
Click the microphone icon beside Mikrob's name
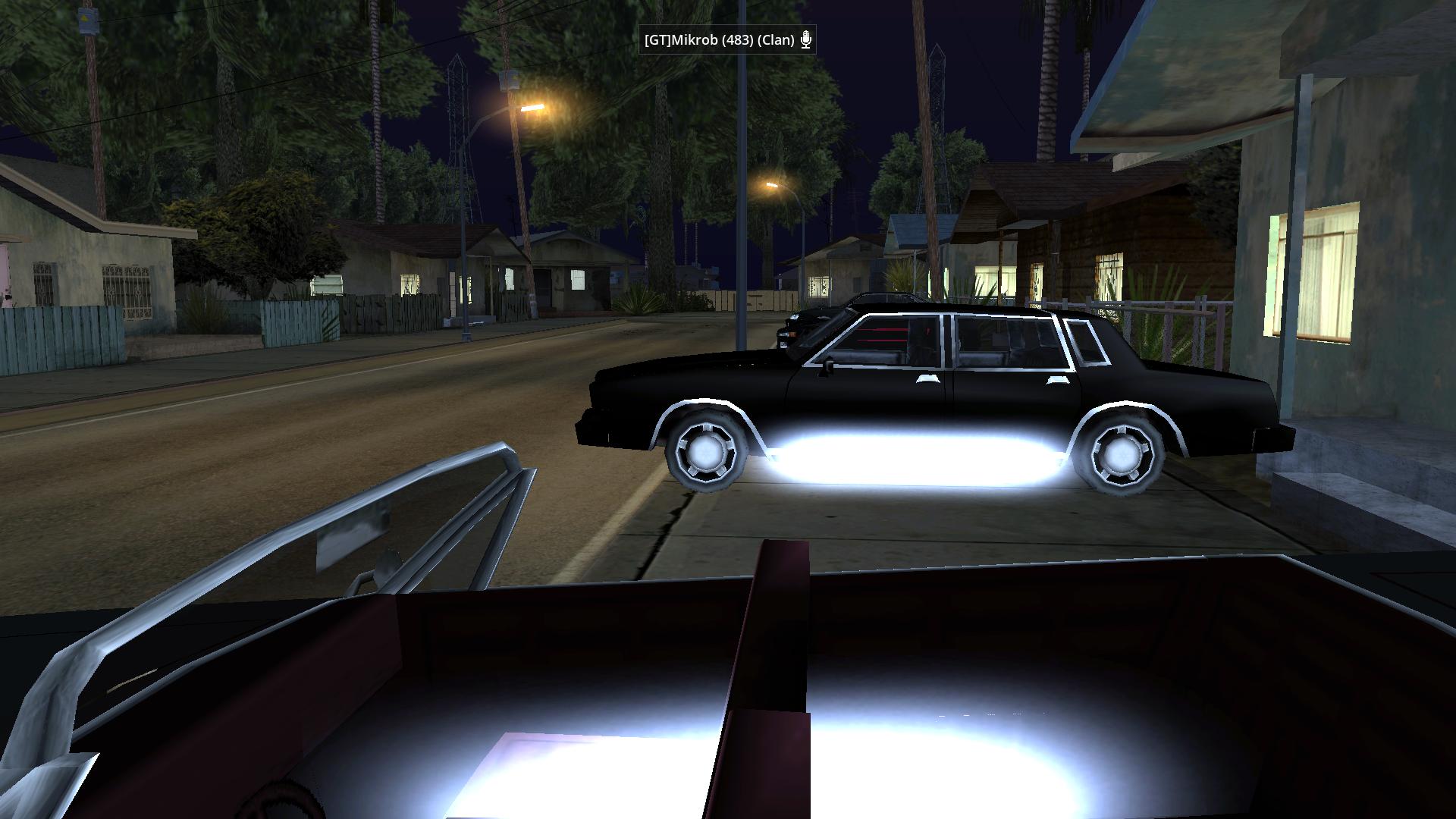[x=806, y=40]
